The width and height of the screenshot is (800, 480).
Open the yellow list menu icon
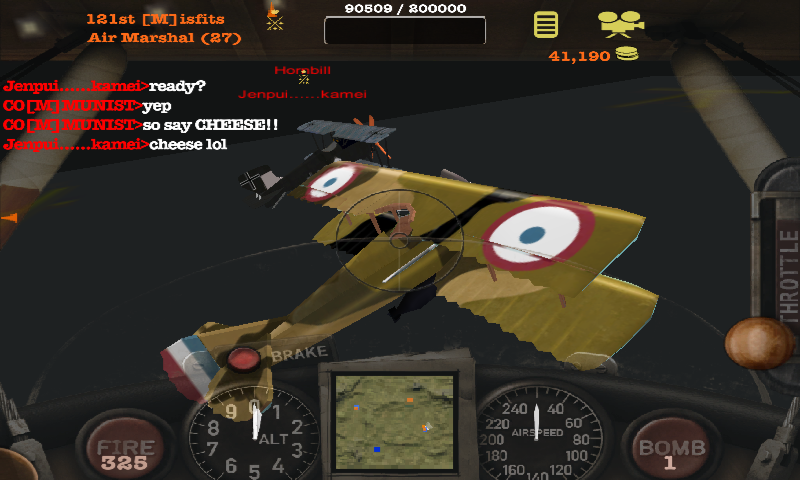(x=545, y=24)
